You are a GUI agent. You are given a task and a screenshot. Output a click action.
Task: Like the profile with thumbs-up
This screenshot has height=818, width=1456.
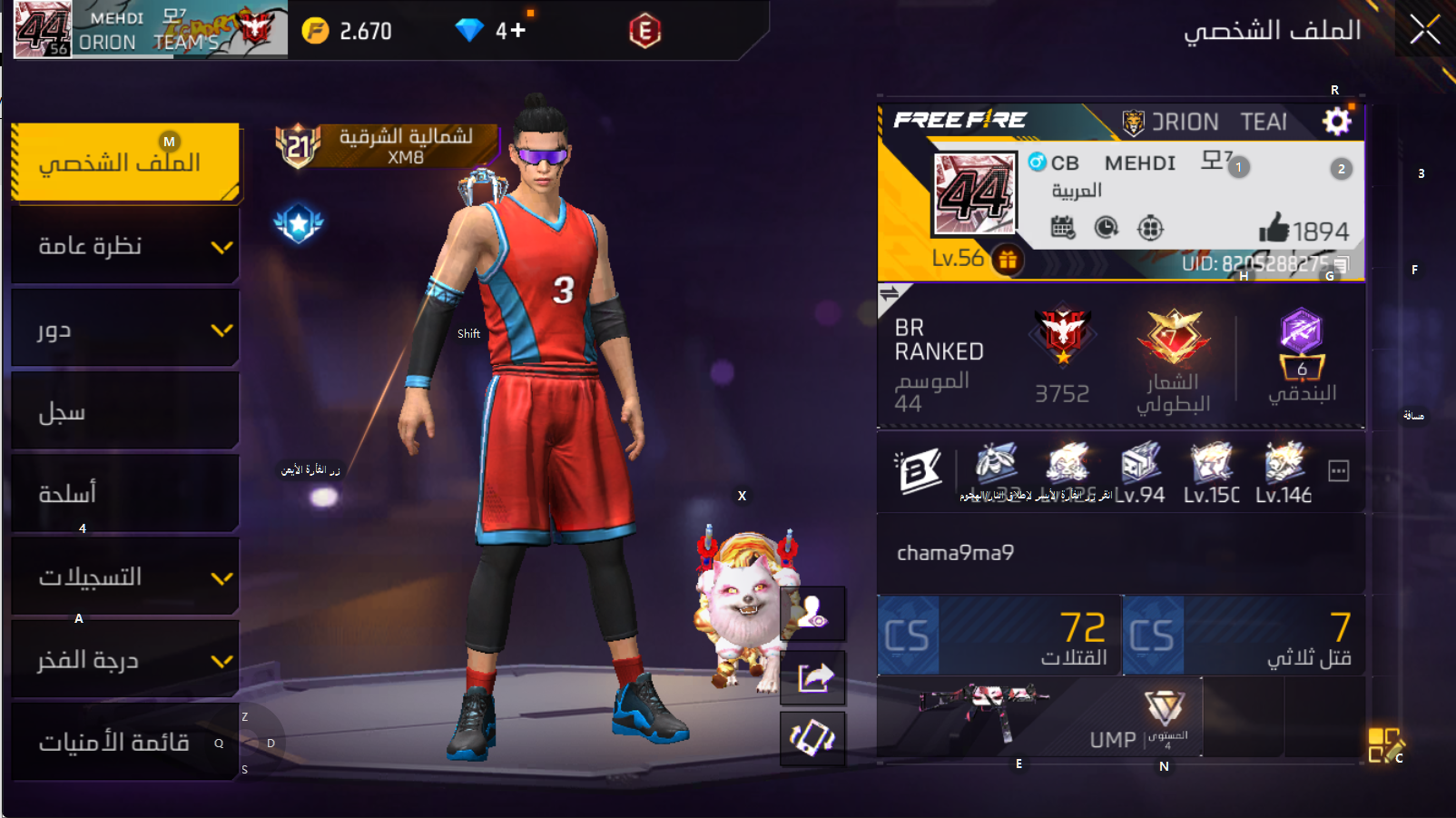click(1274, 229)
